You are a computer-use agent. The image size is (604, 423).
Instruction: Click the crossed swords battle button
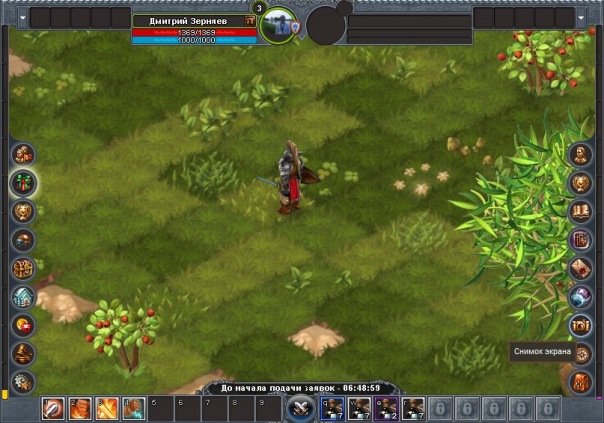[300, 408]
